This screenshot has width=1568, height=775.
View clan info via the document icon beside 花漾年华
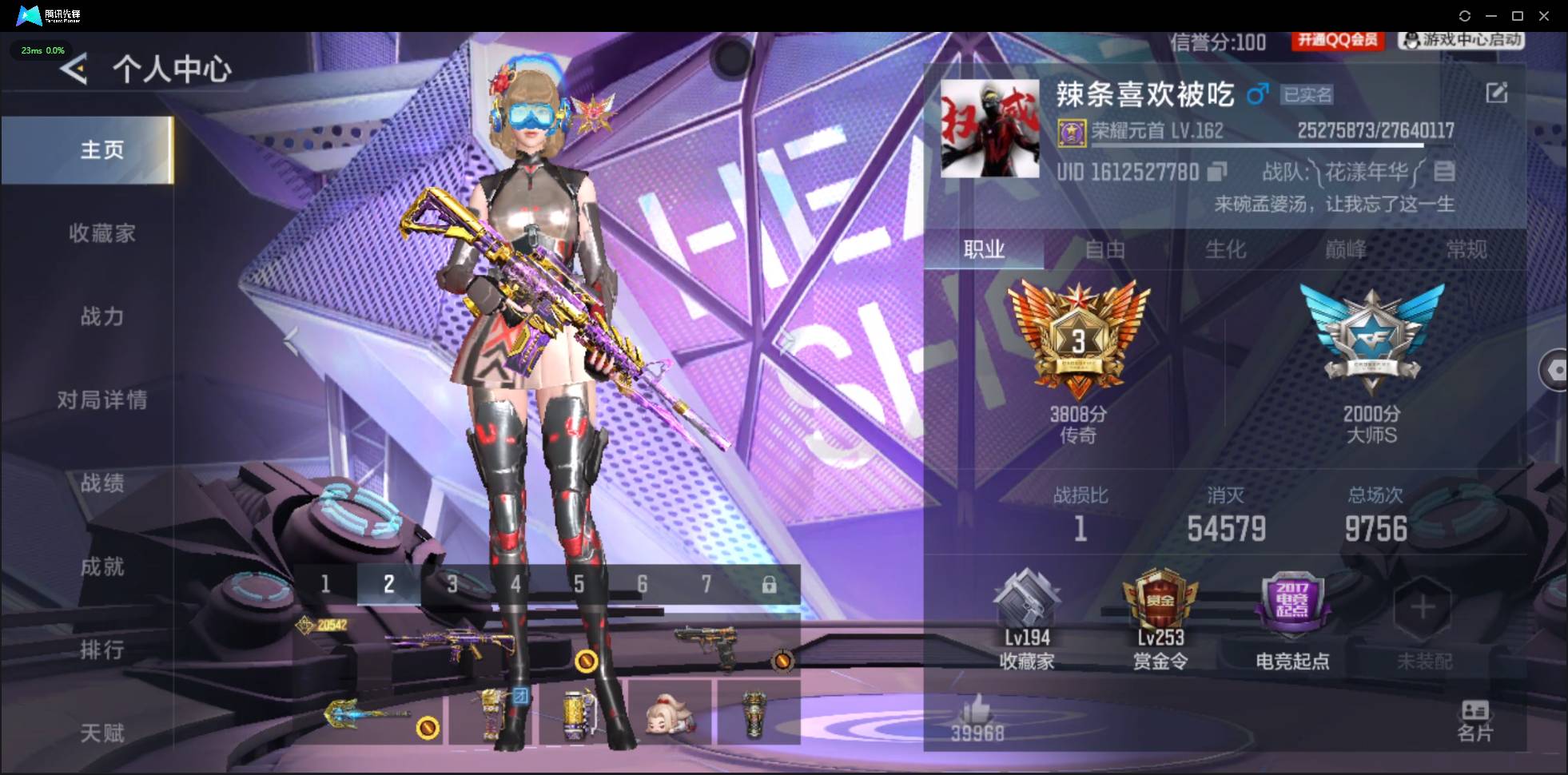(x=1443, y=172)
